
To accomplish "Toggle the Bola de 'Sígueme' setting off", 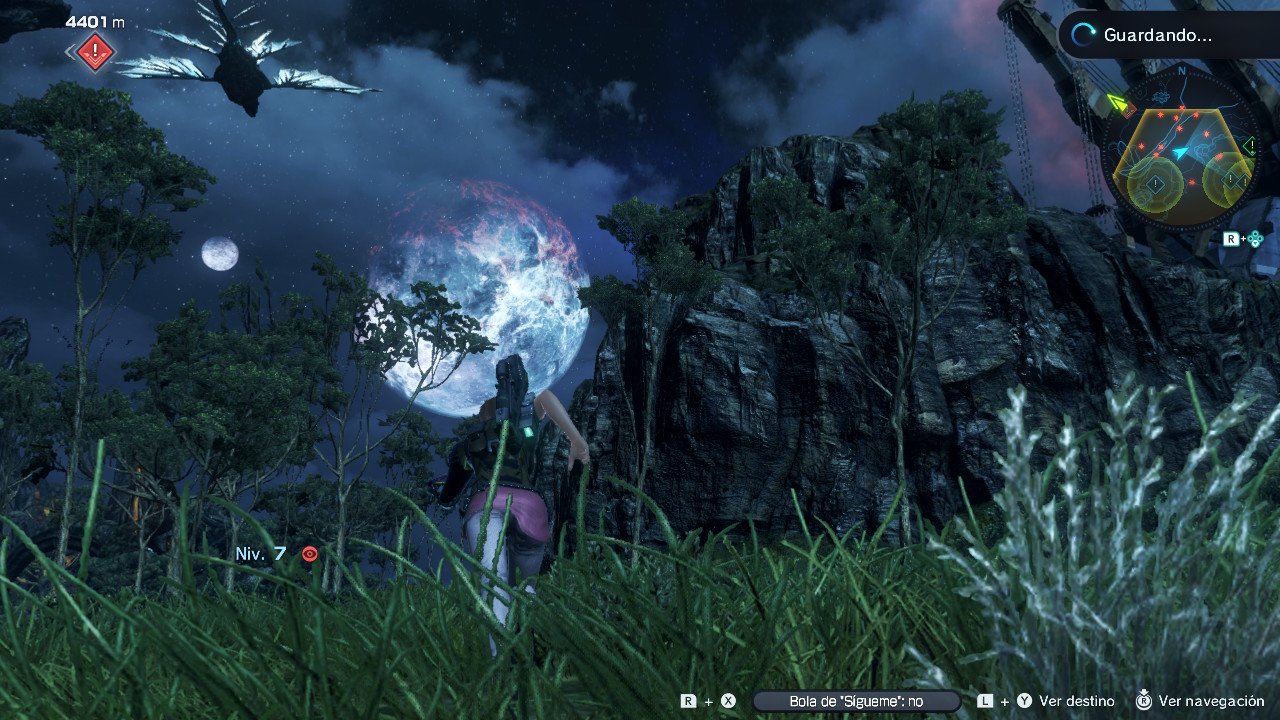I will pos(855,700).
